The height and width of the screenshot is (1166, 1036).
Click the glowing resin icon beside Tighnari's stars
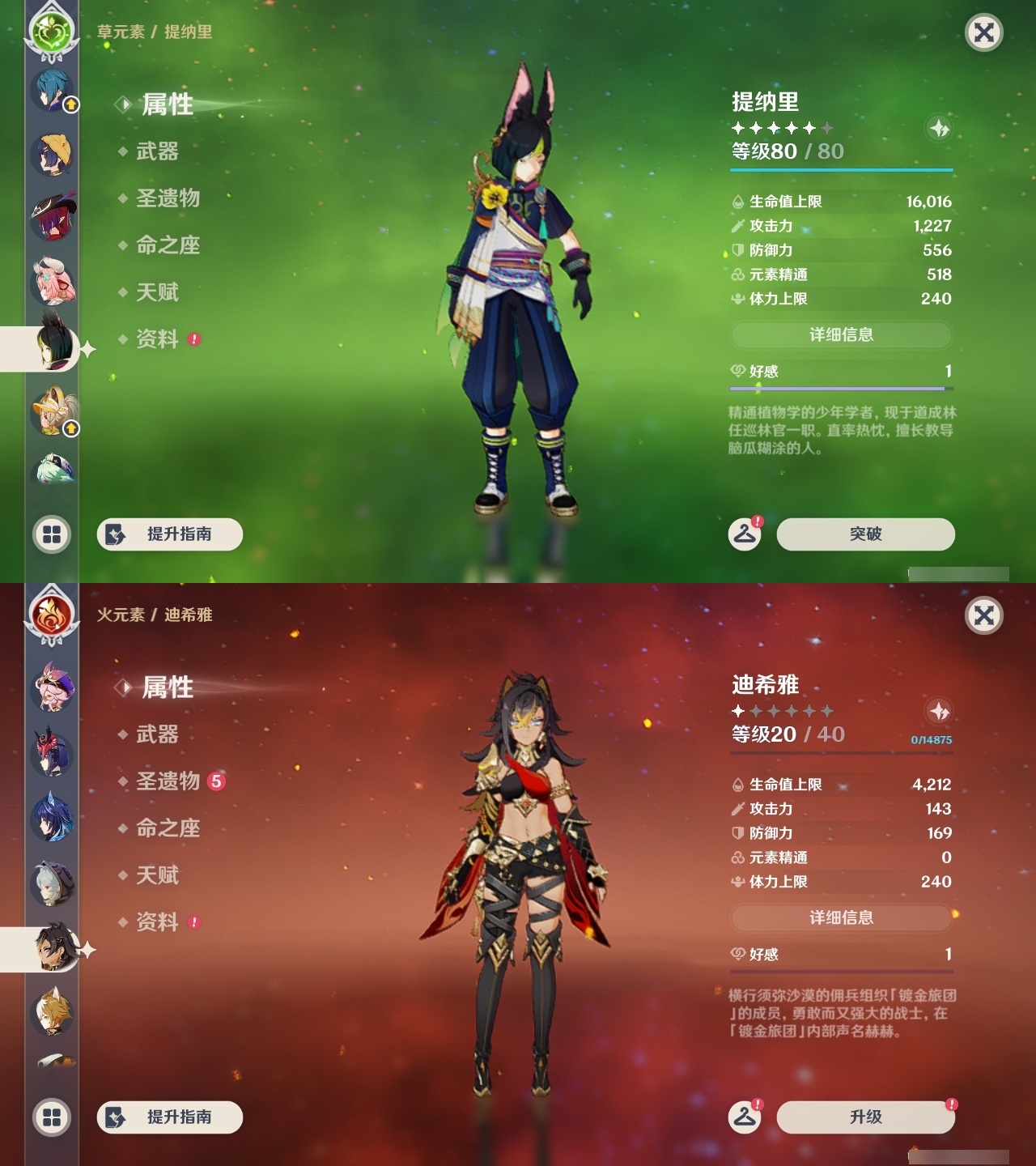938,128
